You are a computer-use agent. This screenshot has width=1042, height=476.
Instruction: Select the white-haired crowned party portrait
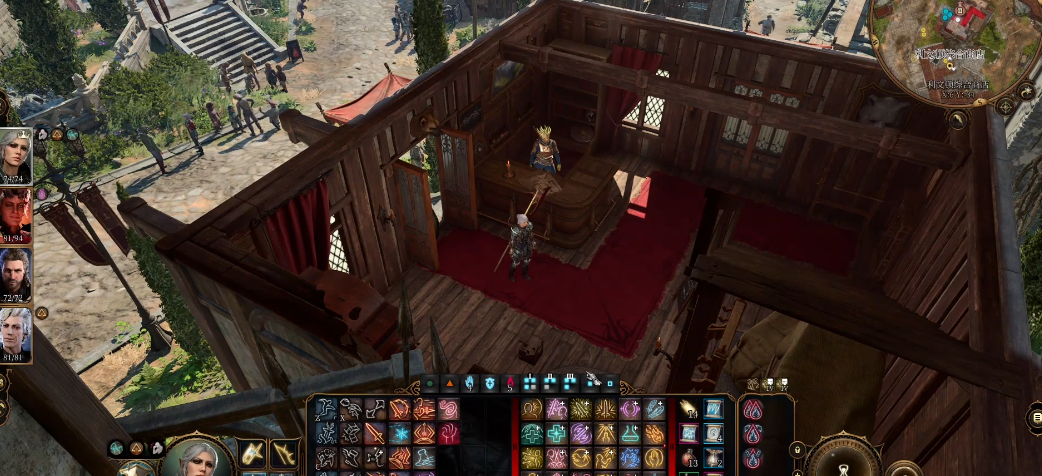coord(15,155)
